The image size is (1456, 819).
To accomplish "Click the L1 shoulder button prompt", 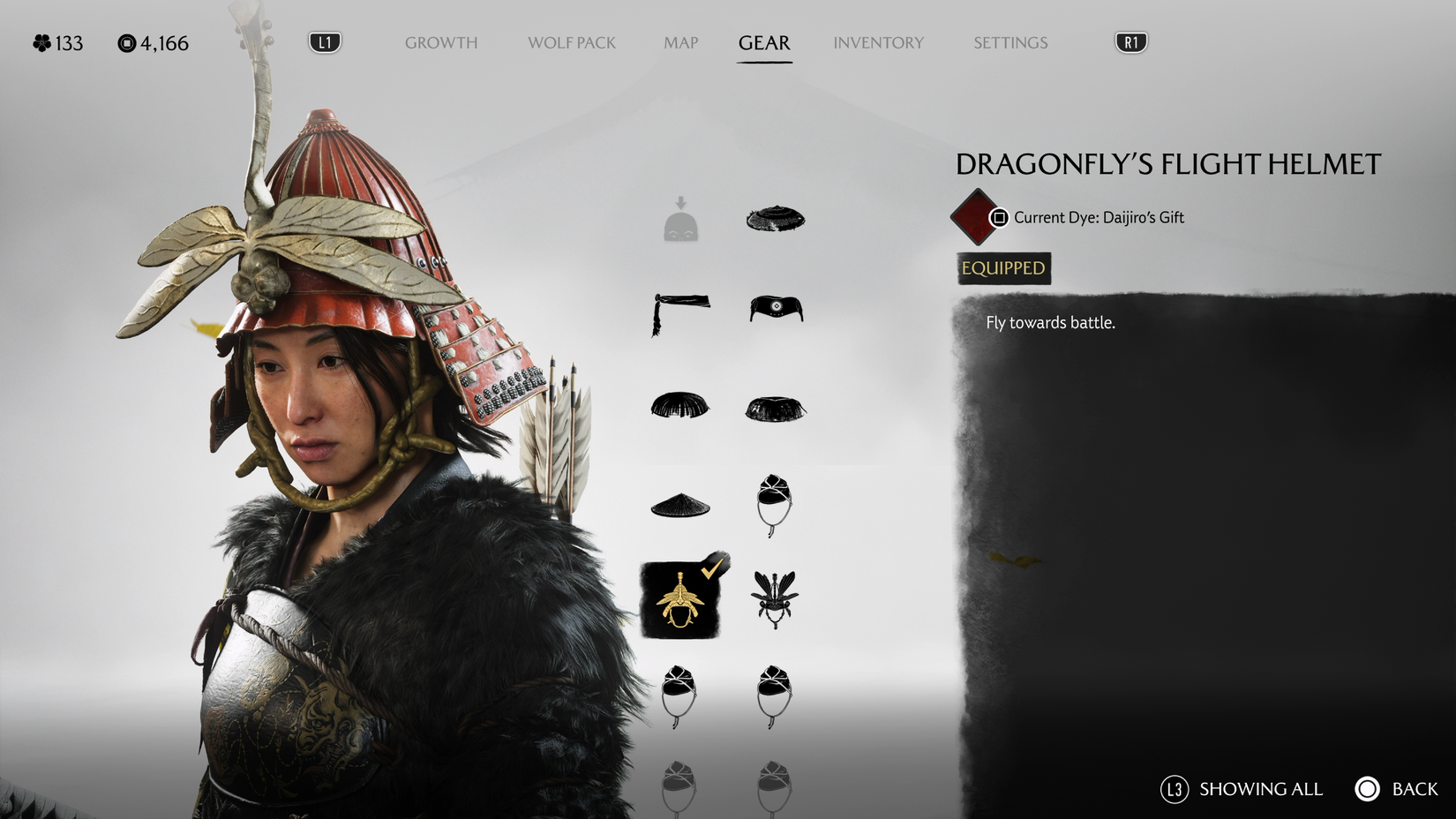I will pos(323,41).
